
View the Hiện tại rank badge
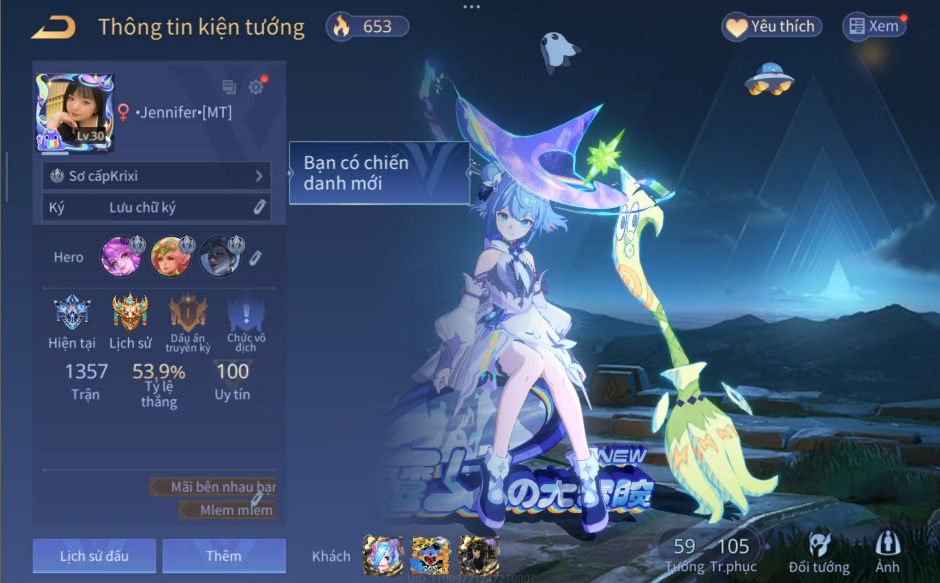coord(71,315)
